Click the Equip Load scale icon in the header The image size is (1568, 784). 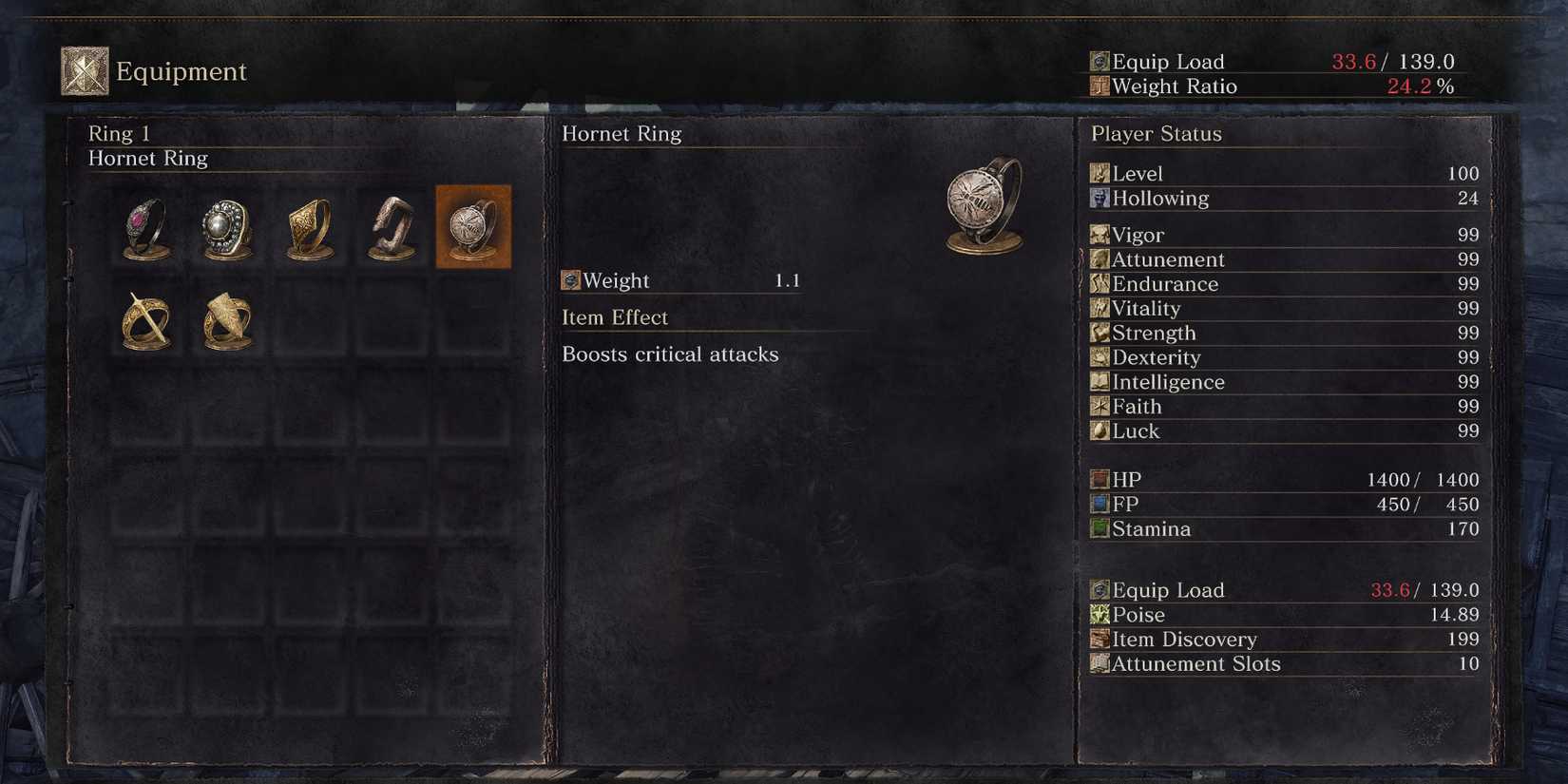click(x=1099, y=61)
